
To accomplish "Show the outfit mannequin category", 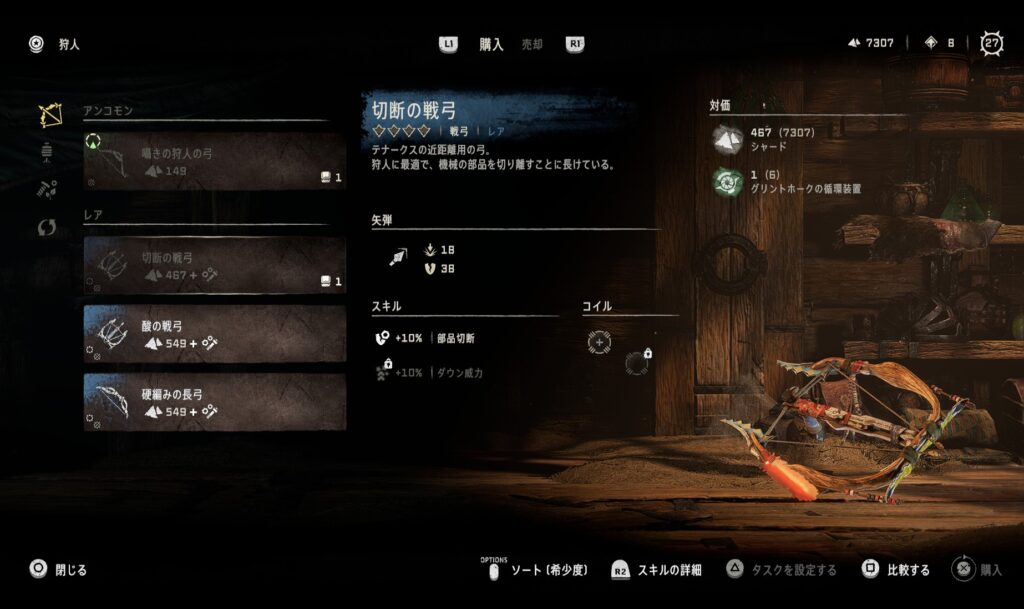I will (47, 153).
